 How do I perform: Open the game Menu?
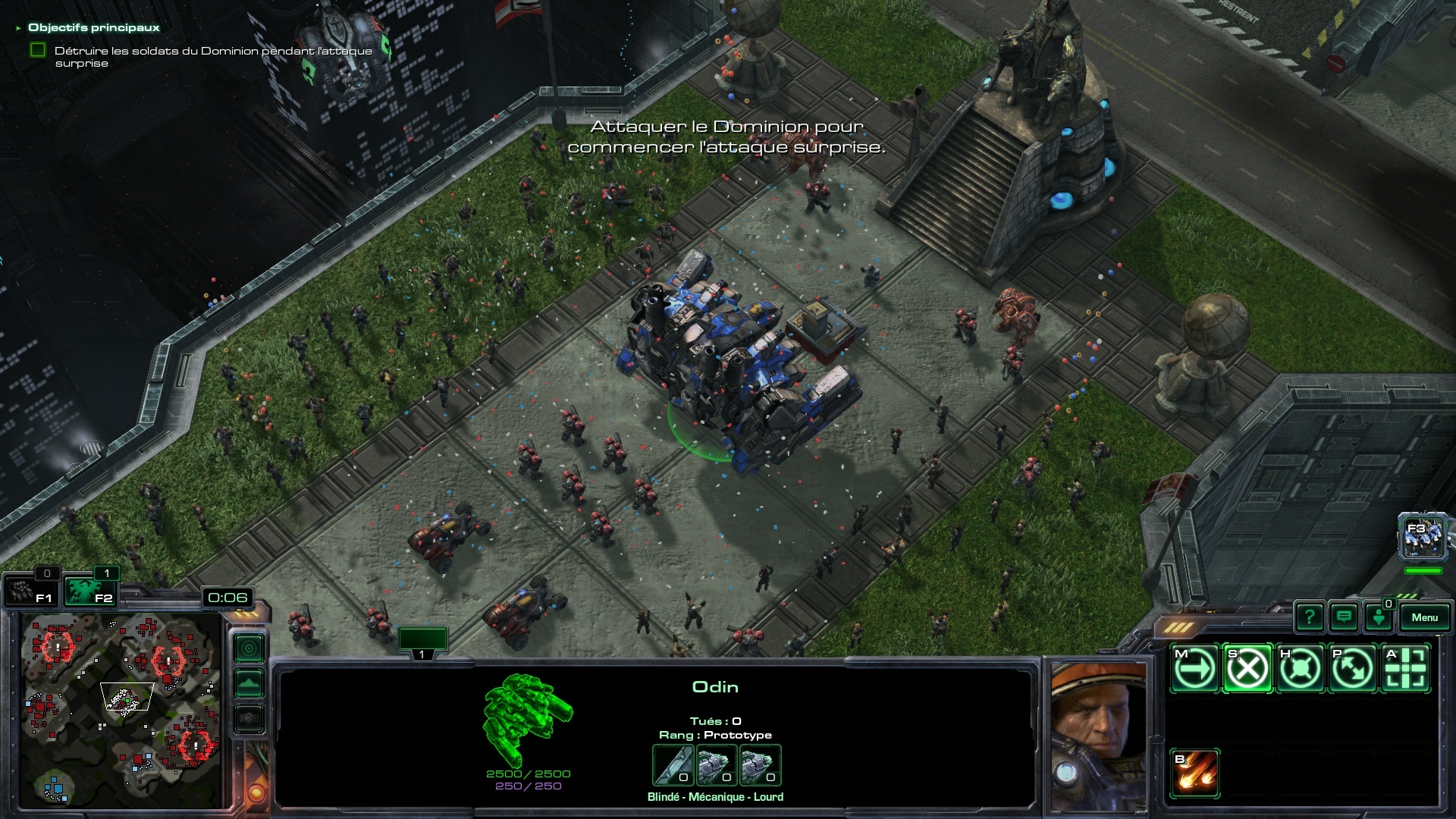tap(1424, 617)
